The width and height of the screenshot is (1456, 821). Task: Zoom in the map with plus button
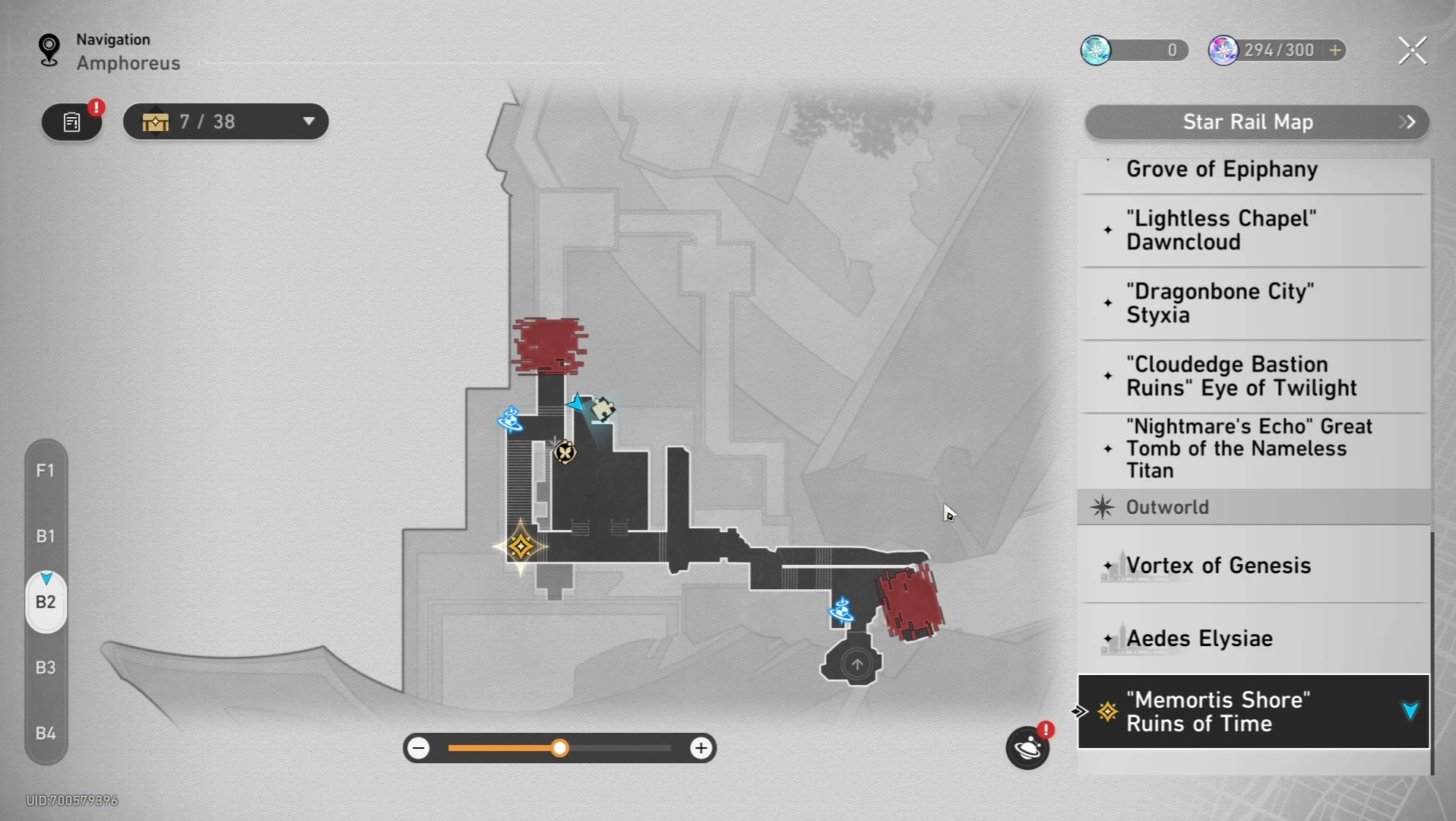(x=701, y=748)
